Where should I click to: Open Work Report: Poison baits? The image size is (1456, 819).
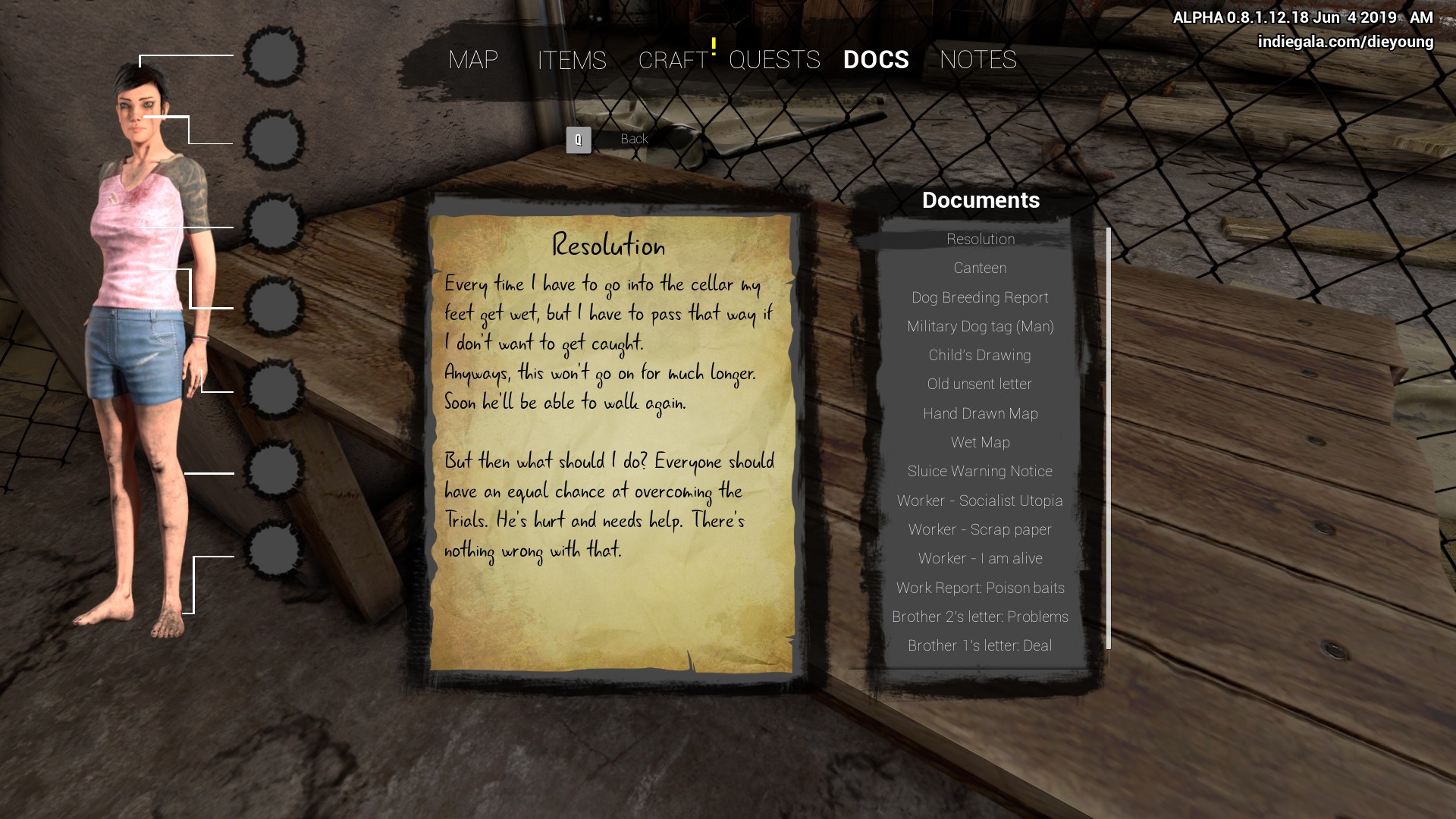tap(980, 588)
